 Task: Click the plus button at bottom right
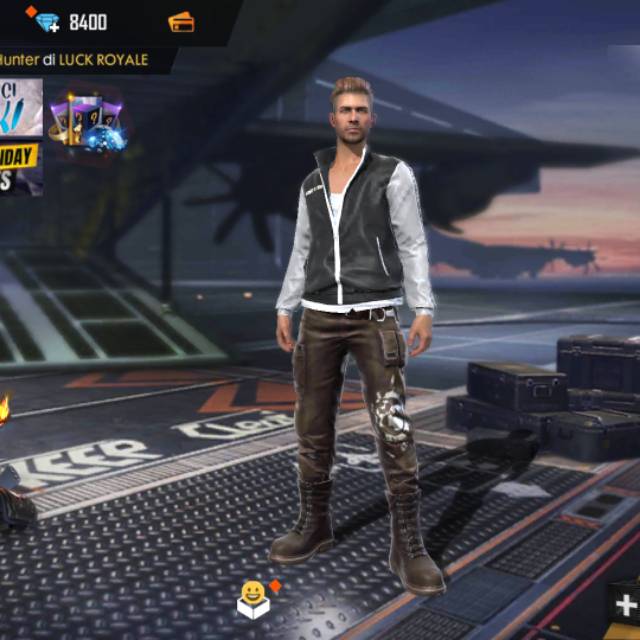pos(626,605)
